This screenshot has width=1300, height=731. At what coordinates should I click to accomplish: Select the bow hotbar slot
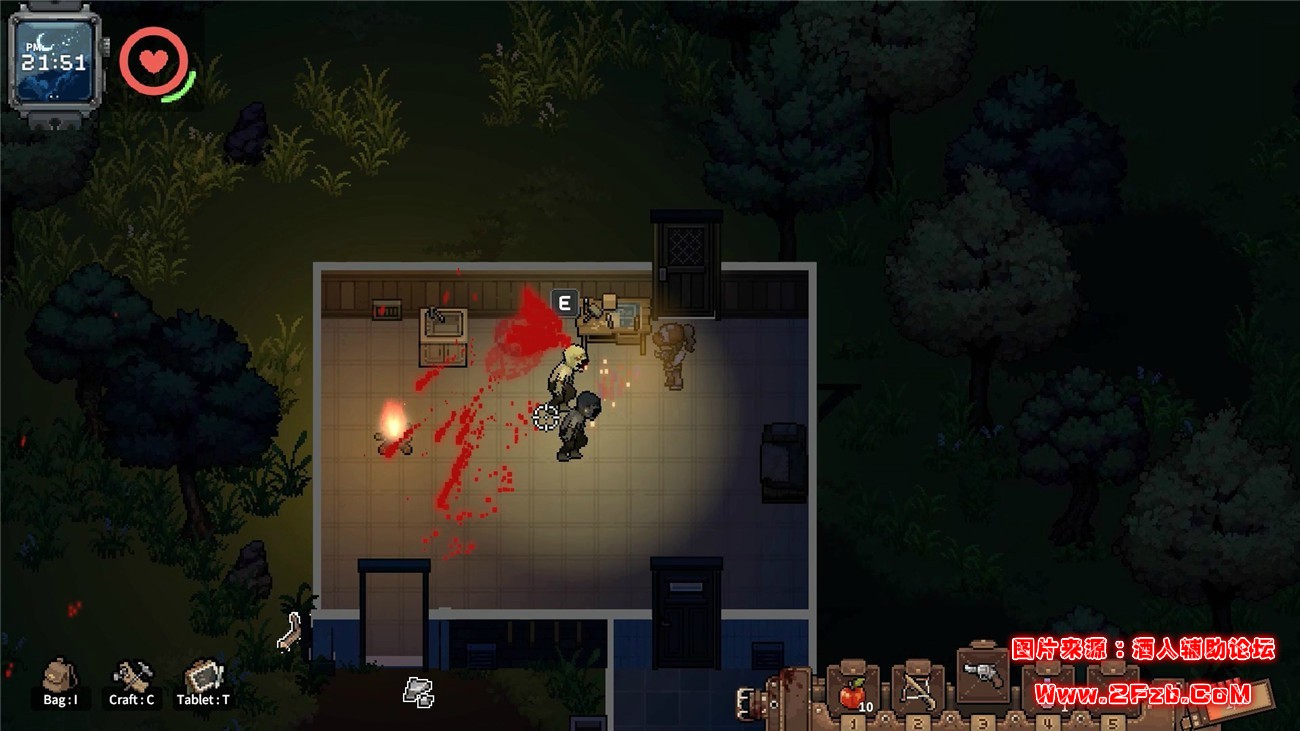pos(918,690)
